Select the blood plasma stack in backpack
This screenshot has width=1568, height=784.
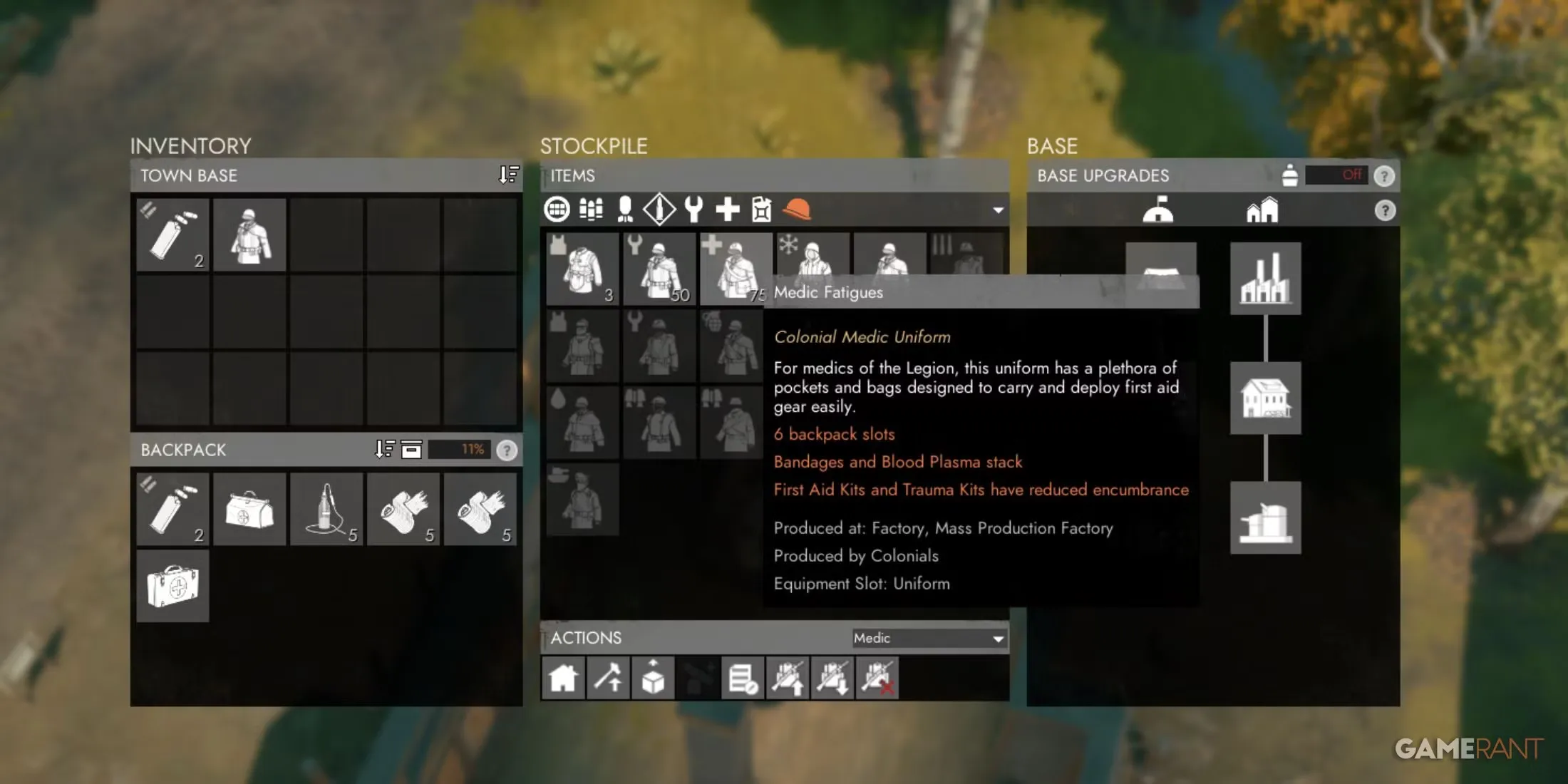click(x=326, y=509)
